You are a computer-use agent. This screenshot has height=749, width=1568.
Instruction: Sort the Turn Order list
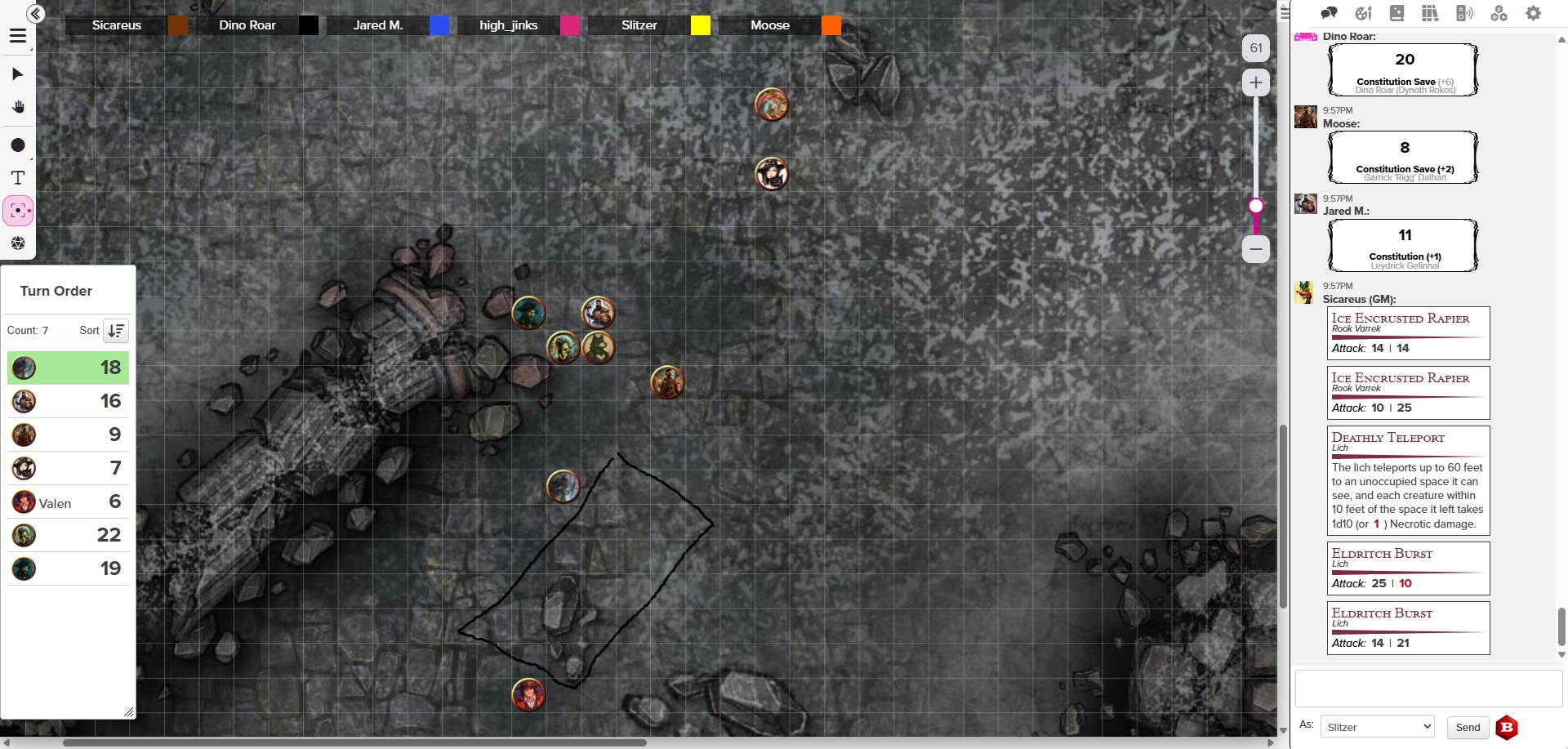click(116, 331)
